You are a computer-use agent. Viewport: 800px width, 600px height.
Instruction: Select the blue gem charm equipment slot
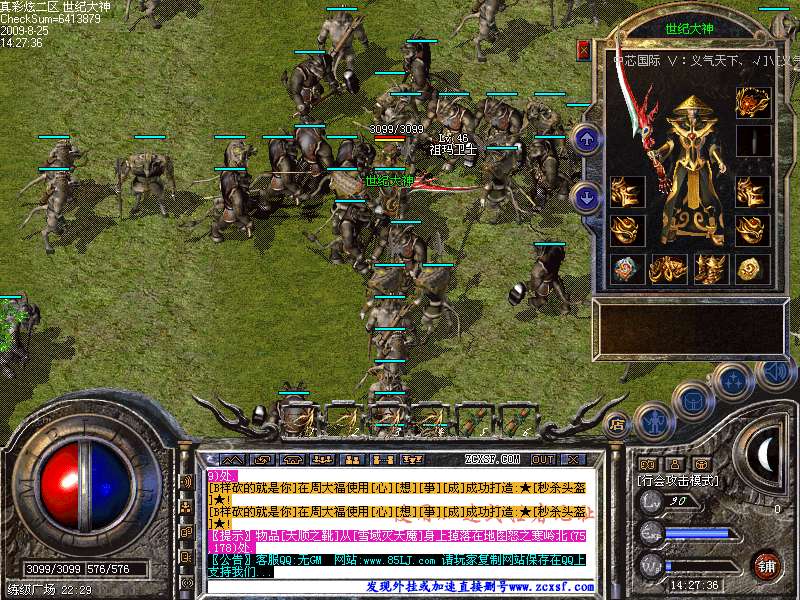pyautogui.click(x=626, y=268)
